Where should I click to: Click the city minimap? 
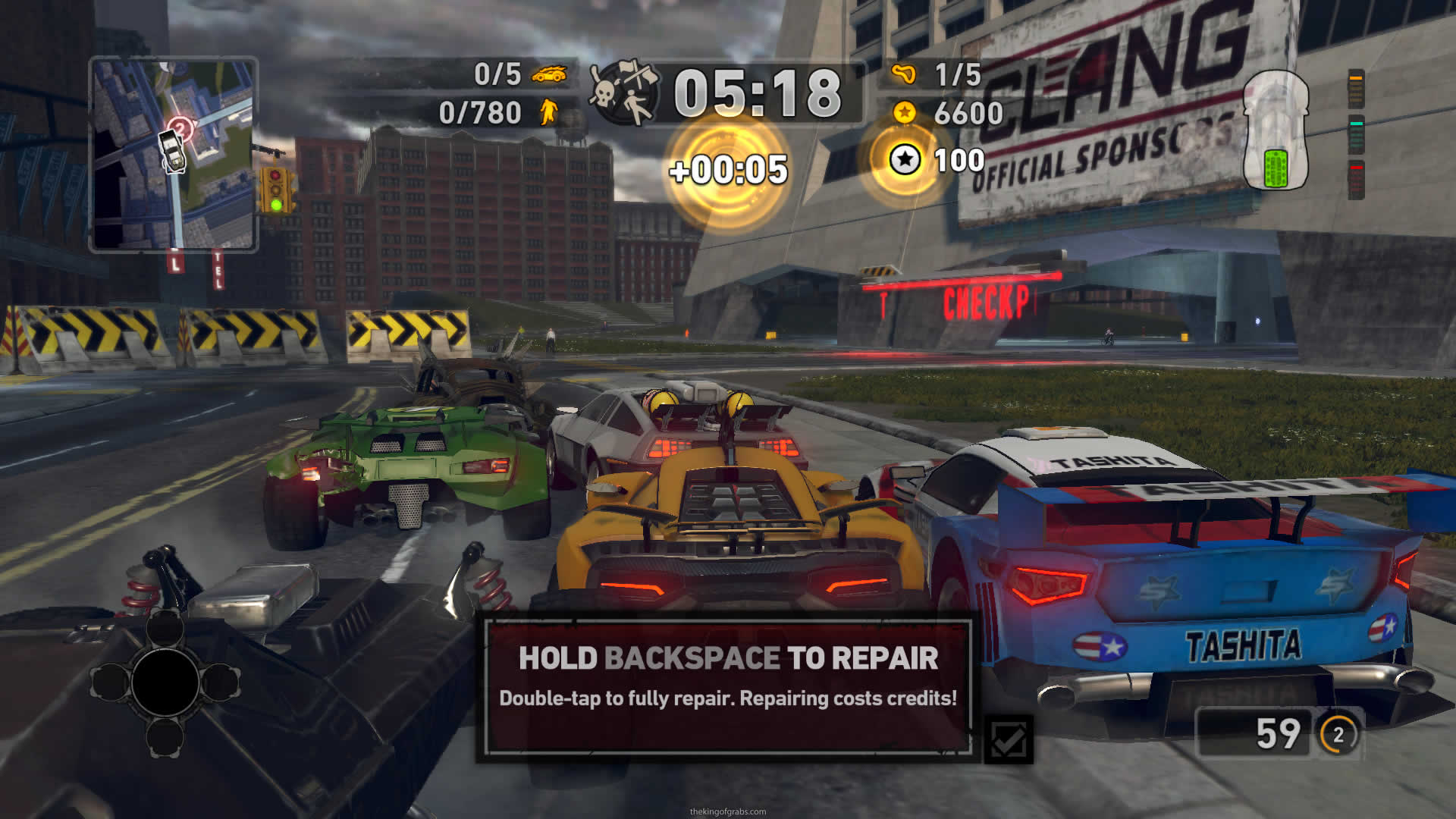(174, 154)
